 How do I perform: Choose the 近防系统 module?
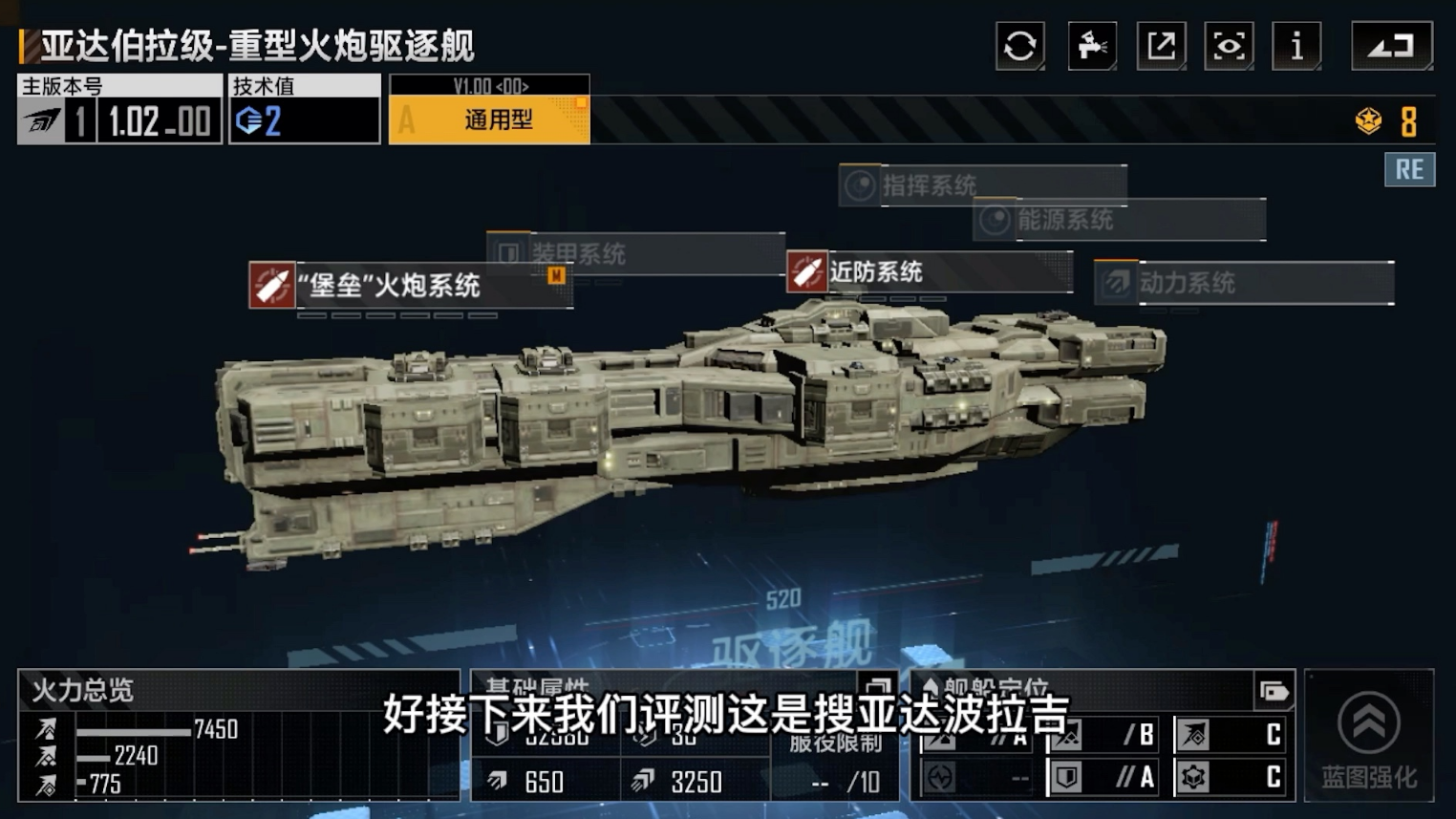(x=929, y=272)
